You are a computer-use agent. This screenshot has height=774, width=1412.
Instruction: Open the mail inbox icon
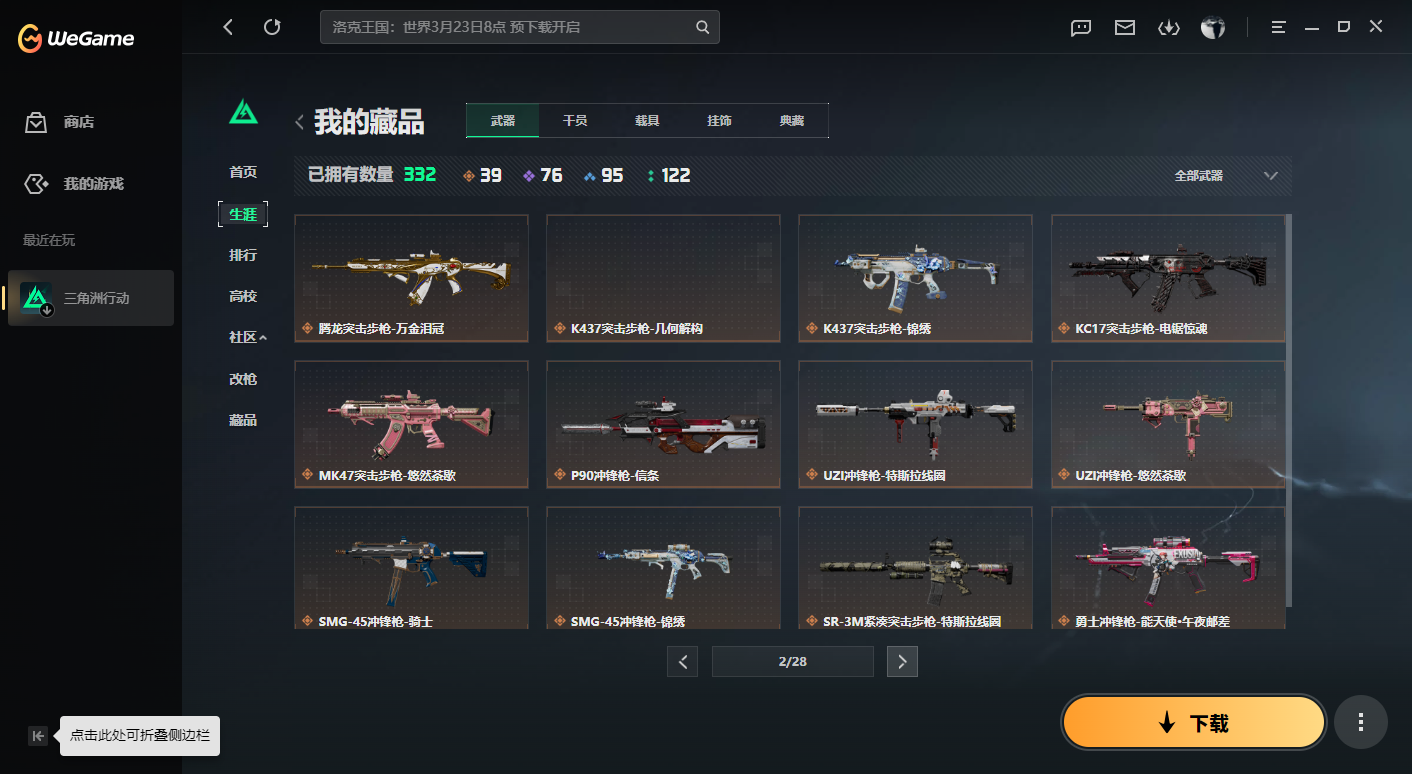click(1124, 28)
